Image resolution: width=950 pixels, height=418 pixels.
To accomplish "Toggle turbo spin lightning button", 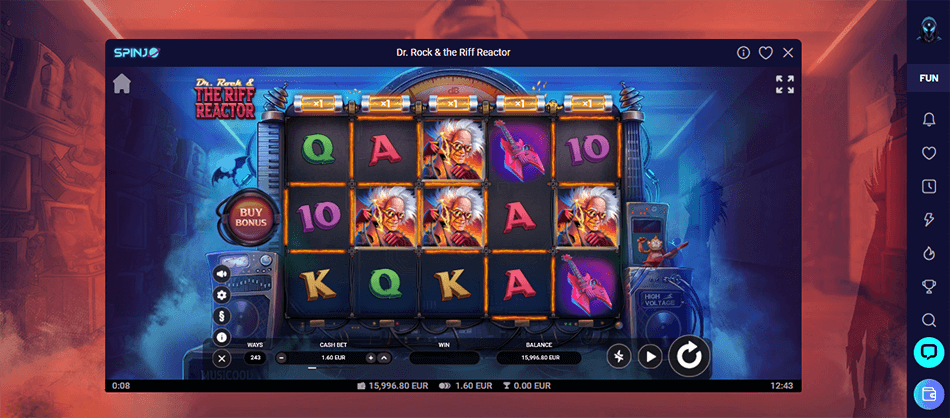I will (x=619, y=355).
